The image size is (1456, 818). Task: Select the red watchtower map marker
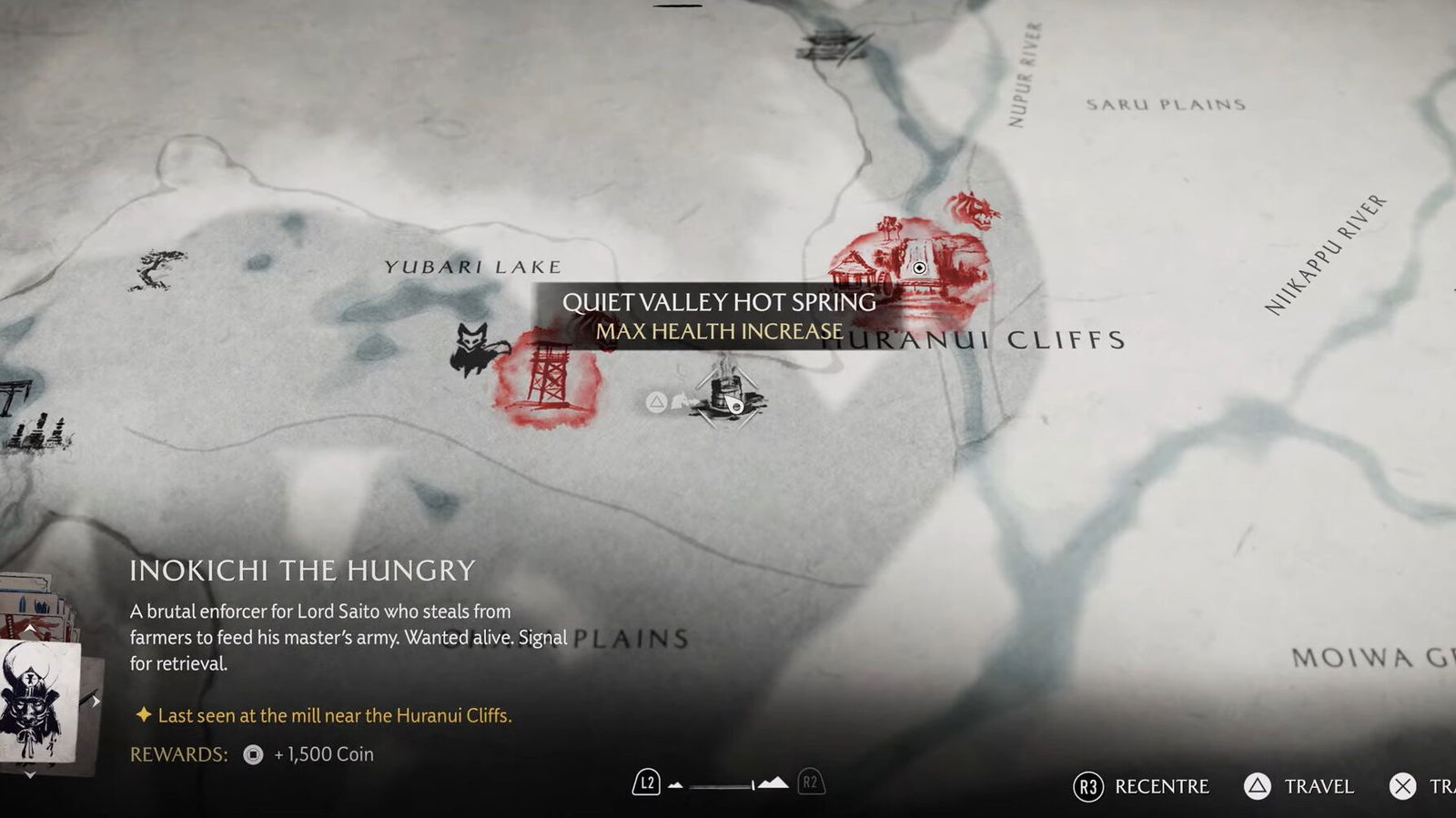pyautogui.click(x=547, y=378)
